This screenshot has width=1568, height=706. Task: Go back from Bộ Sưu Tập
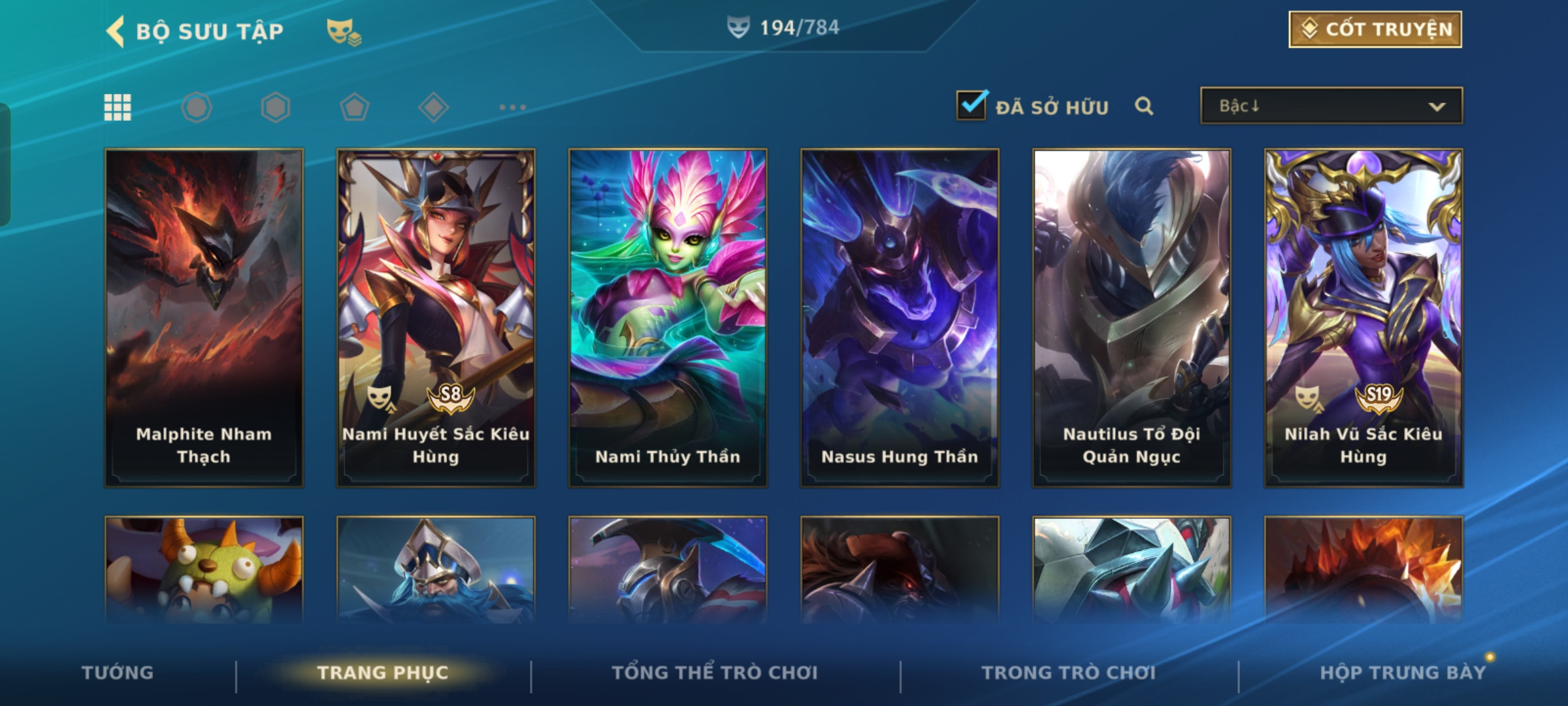116,31
